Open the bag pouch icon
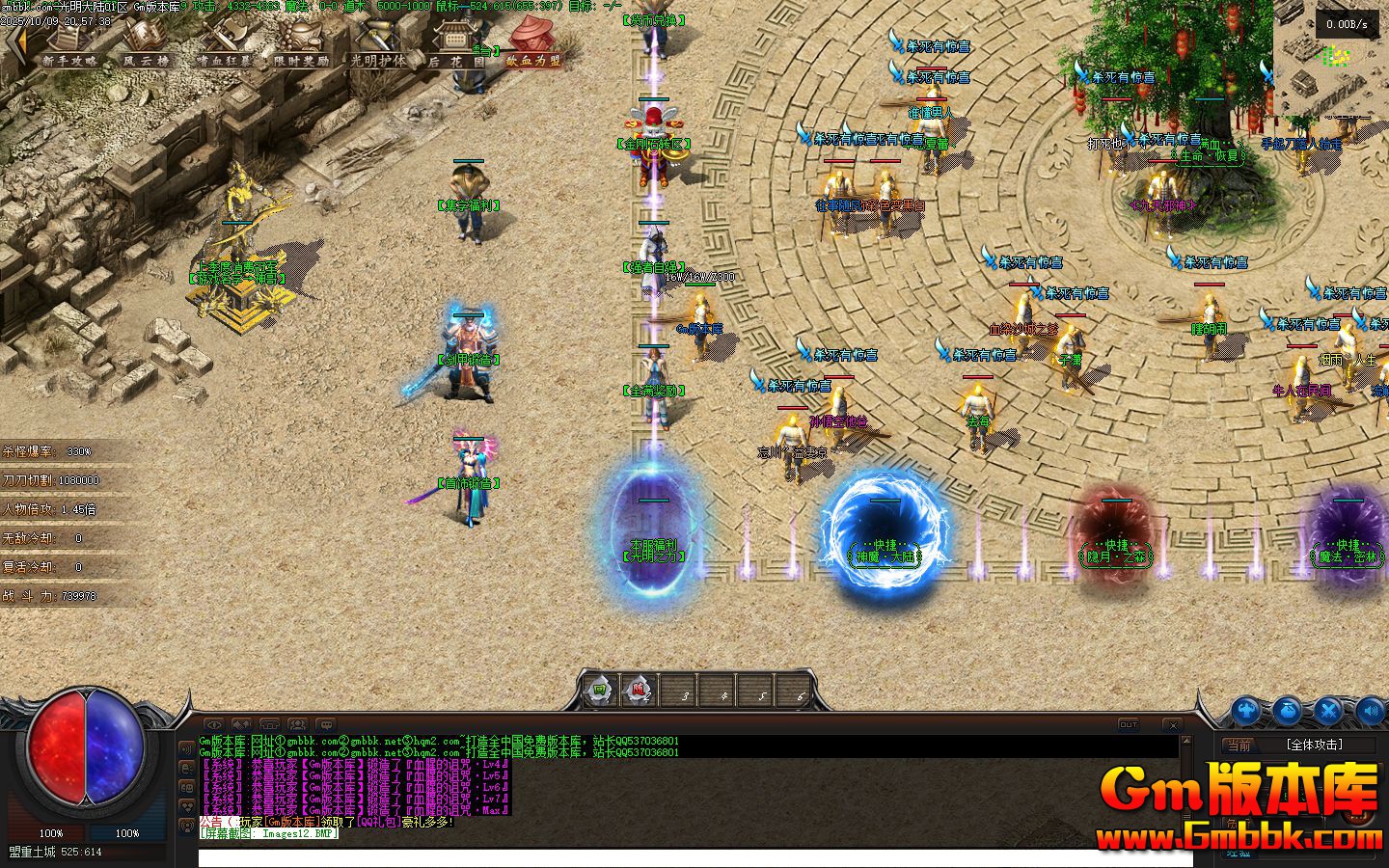The width and height of the screenshot is (1389, 868). [x=1287, y=712]
